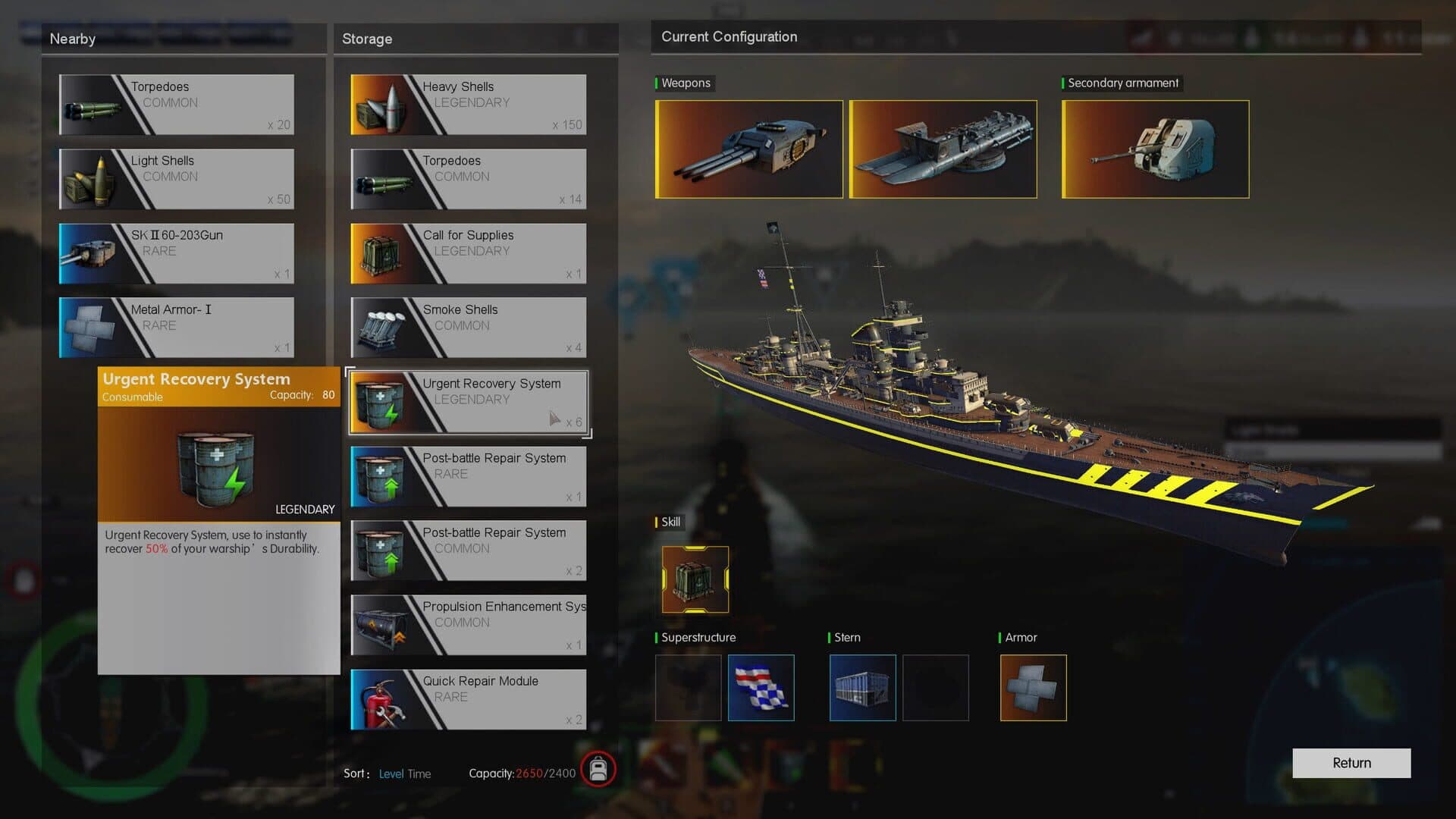
Task: Sort storage by Time
Action: coord(419,773)
